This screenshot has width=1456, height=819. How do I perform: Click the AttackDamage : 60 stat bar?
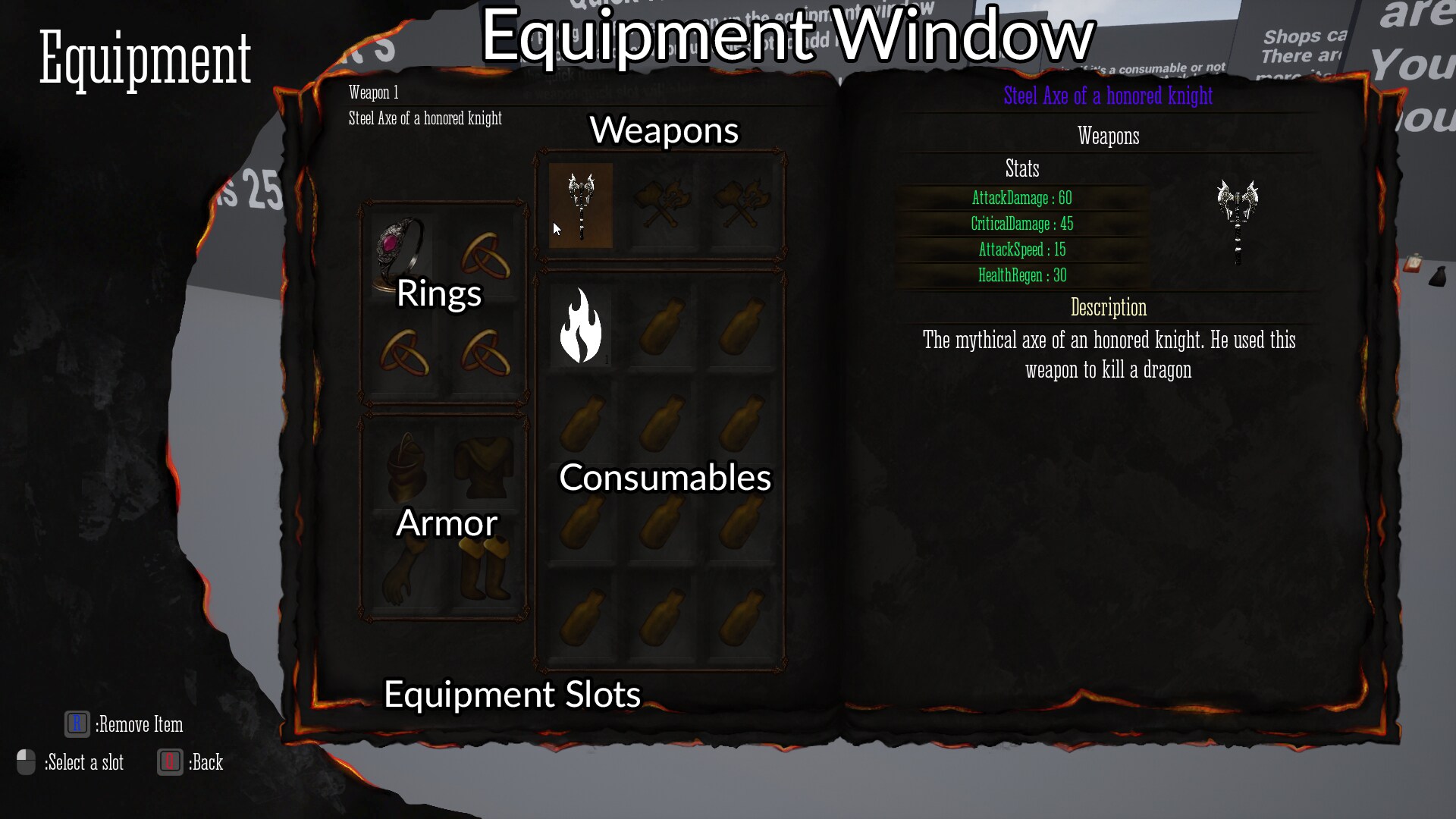[1022, 199]
